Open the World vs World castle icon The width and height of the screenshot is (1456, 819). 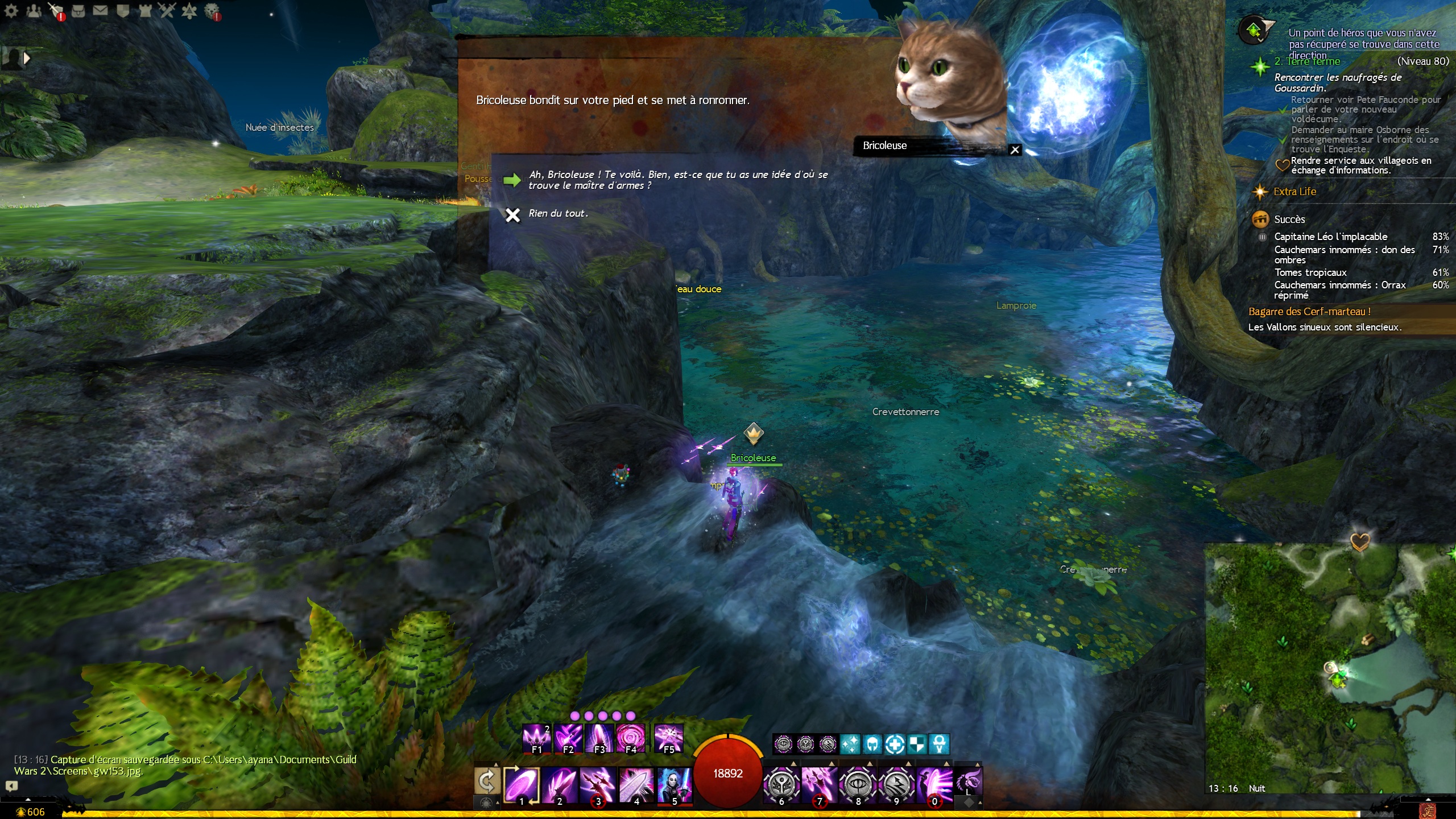(x=145, y=10)
